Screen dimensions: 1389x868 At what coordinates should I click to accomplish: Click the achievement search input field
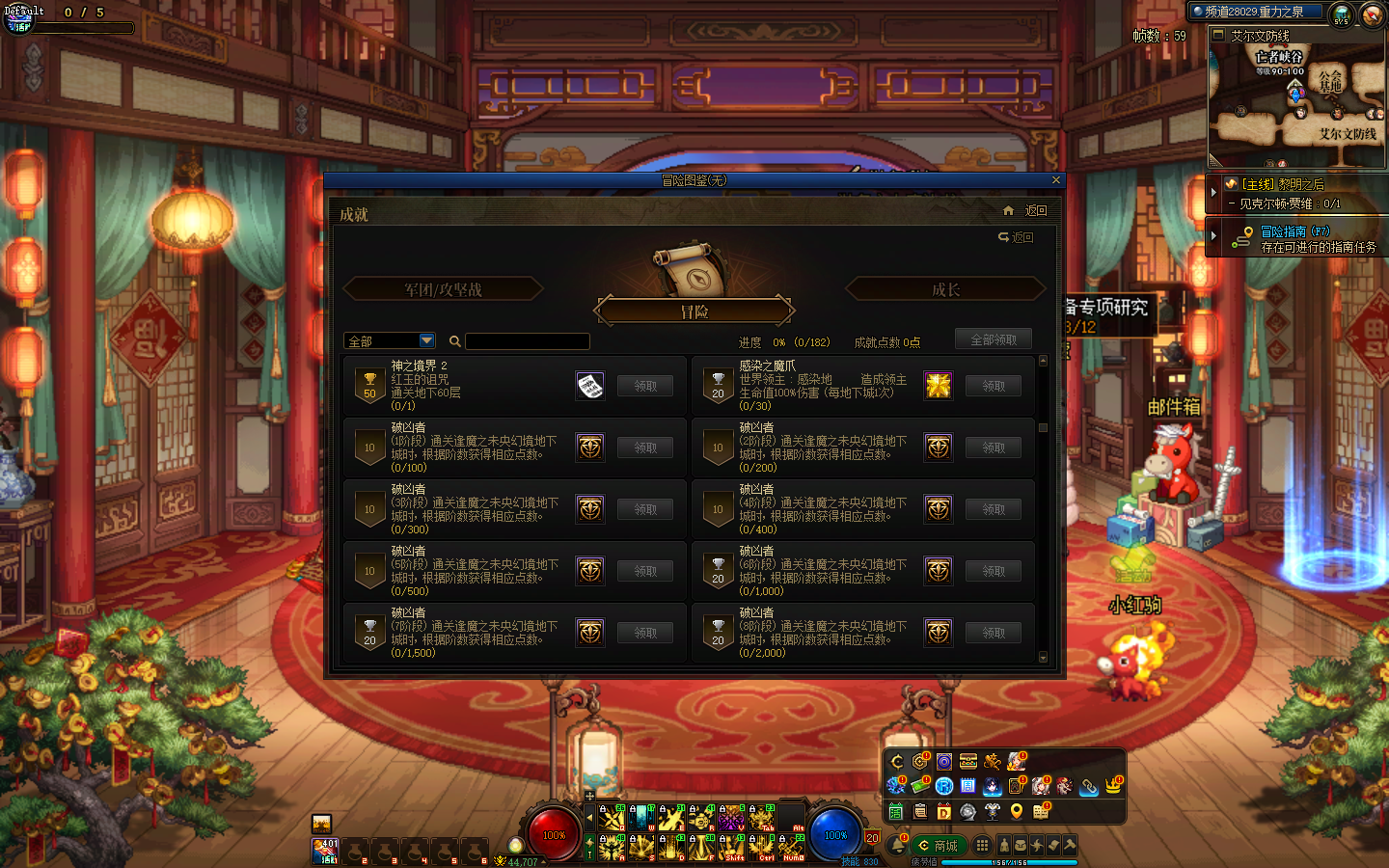[528, 341]
